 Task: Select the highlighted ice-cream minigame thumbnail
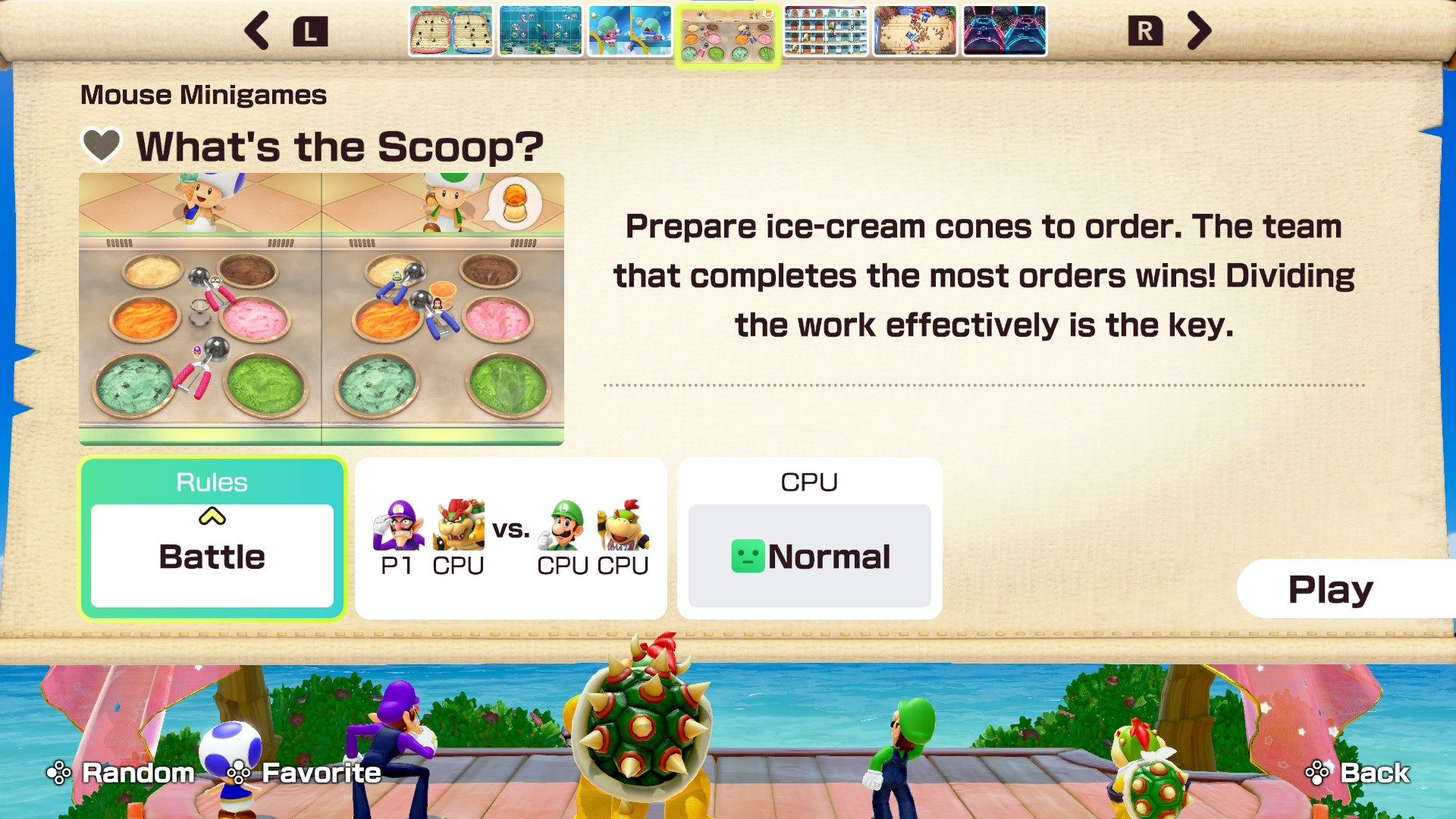726,33
